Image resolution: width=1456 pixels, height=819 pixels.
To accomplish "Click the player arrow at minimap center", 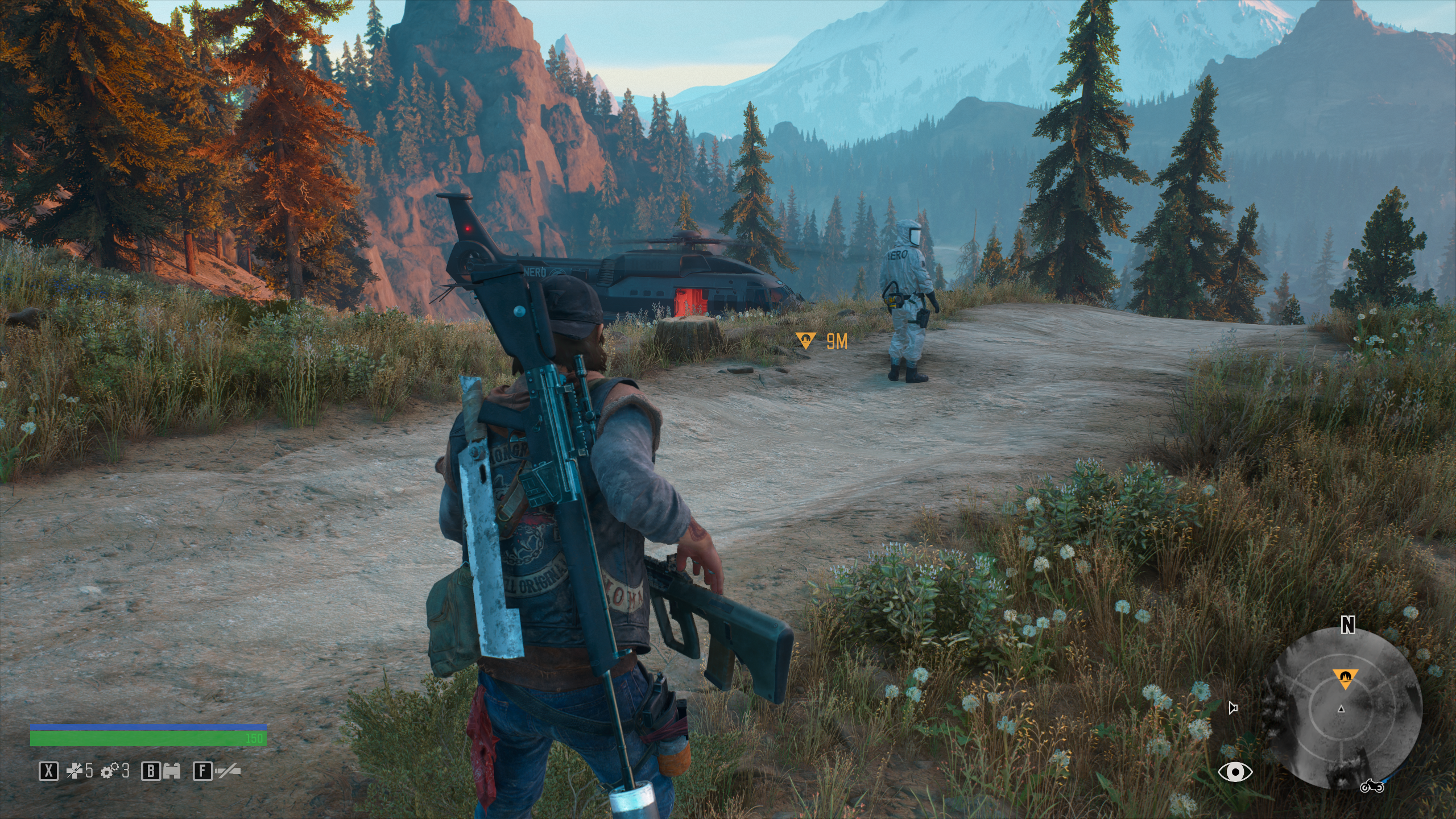I will point(1341,709).
